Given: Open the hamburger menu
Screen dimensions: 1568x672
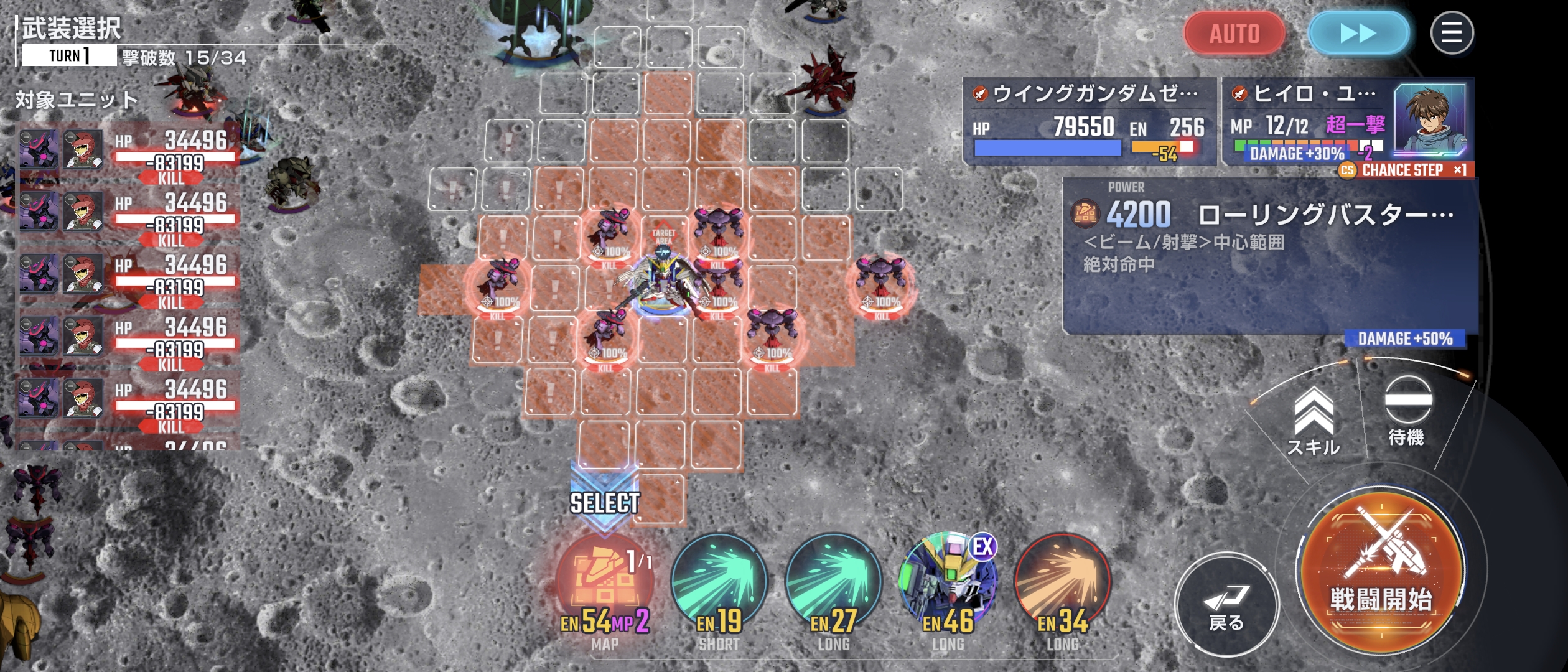Looking at the screenshot, I should [x=1452, y=33].
